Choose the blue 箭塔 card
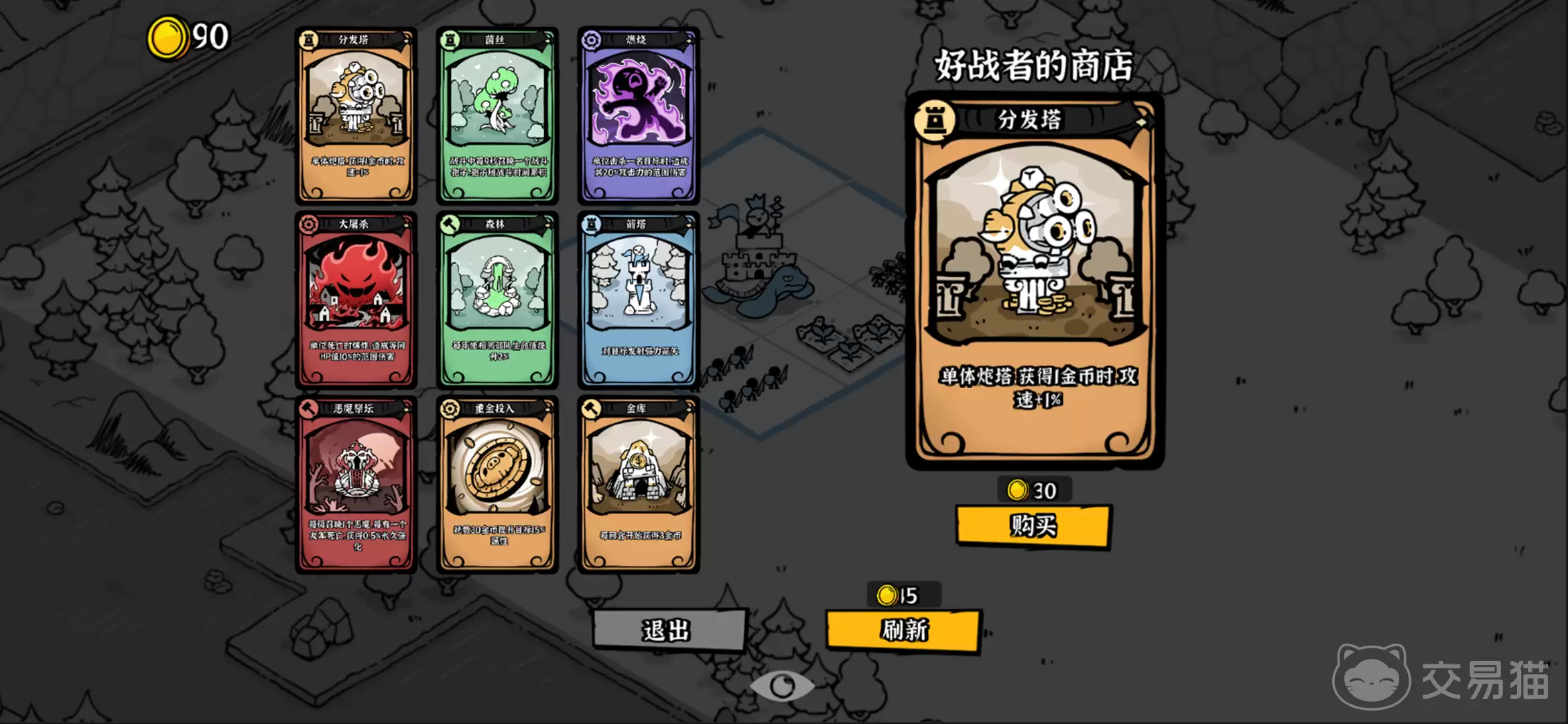This screenshot has height=724, width=1568. click(x=639, y=300)
